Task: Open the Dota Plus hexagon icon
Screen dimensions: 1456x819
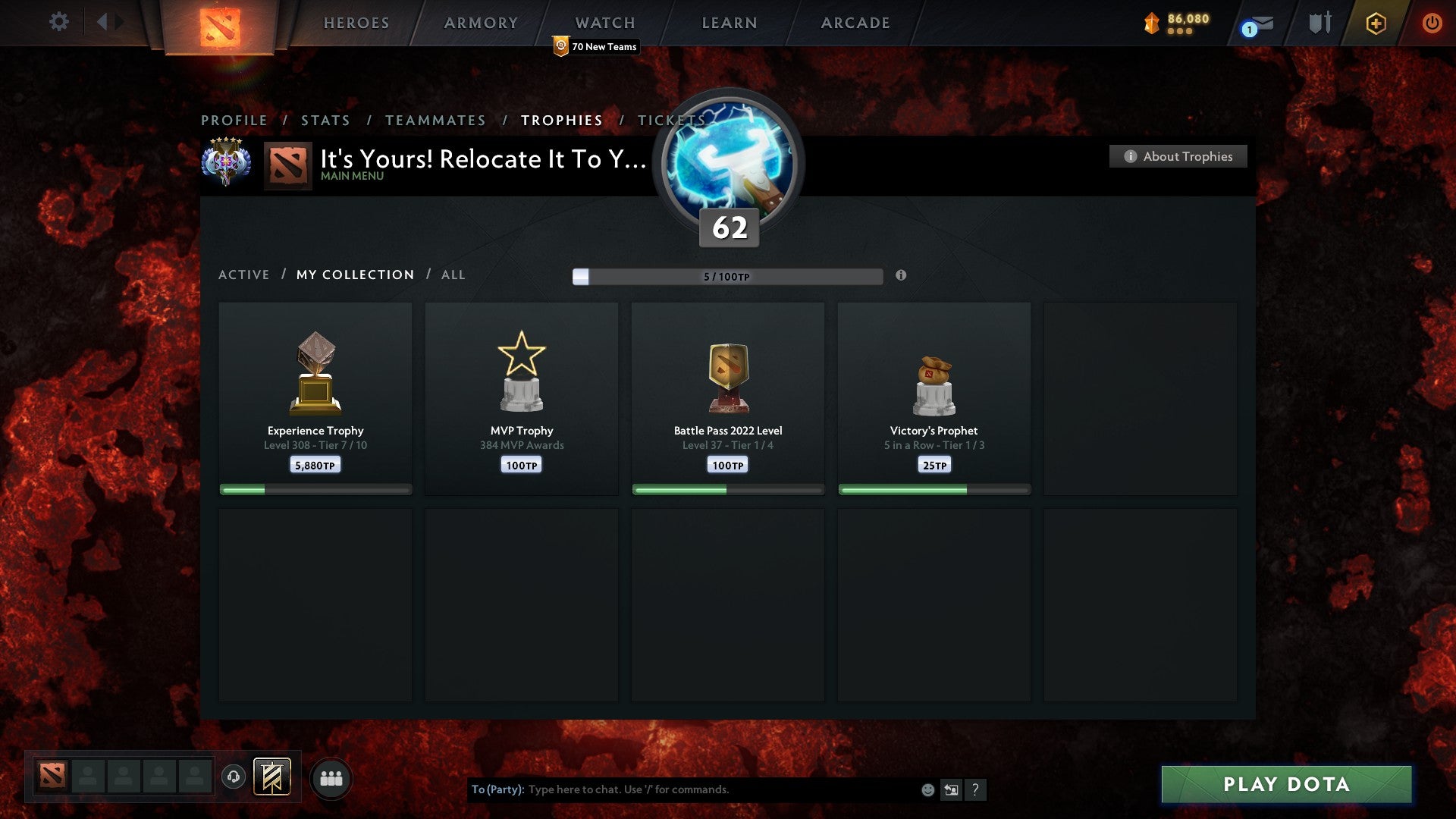Action: (1375, 23)
